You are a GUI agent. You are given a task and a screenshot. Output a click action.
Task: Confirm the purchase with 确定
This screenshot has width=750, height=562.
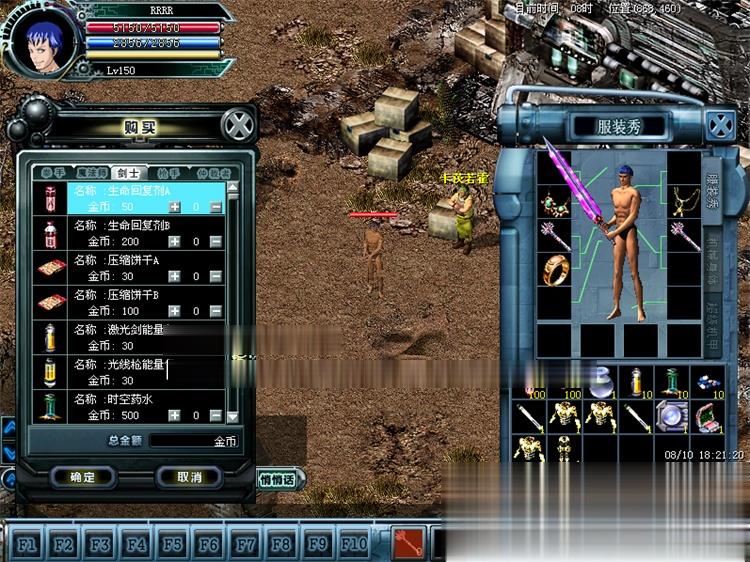point(83,477)
